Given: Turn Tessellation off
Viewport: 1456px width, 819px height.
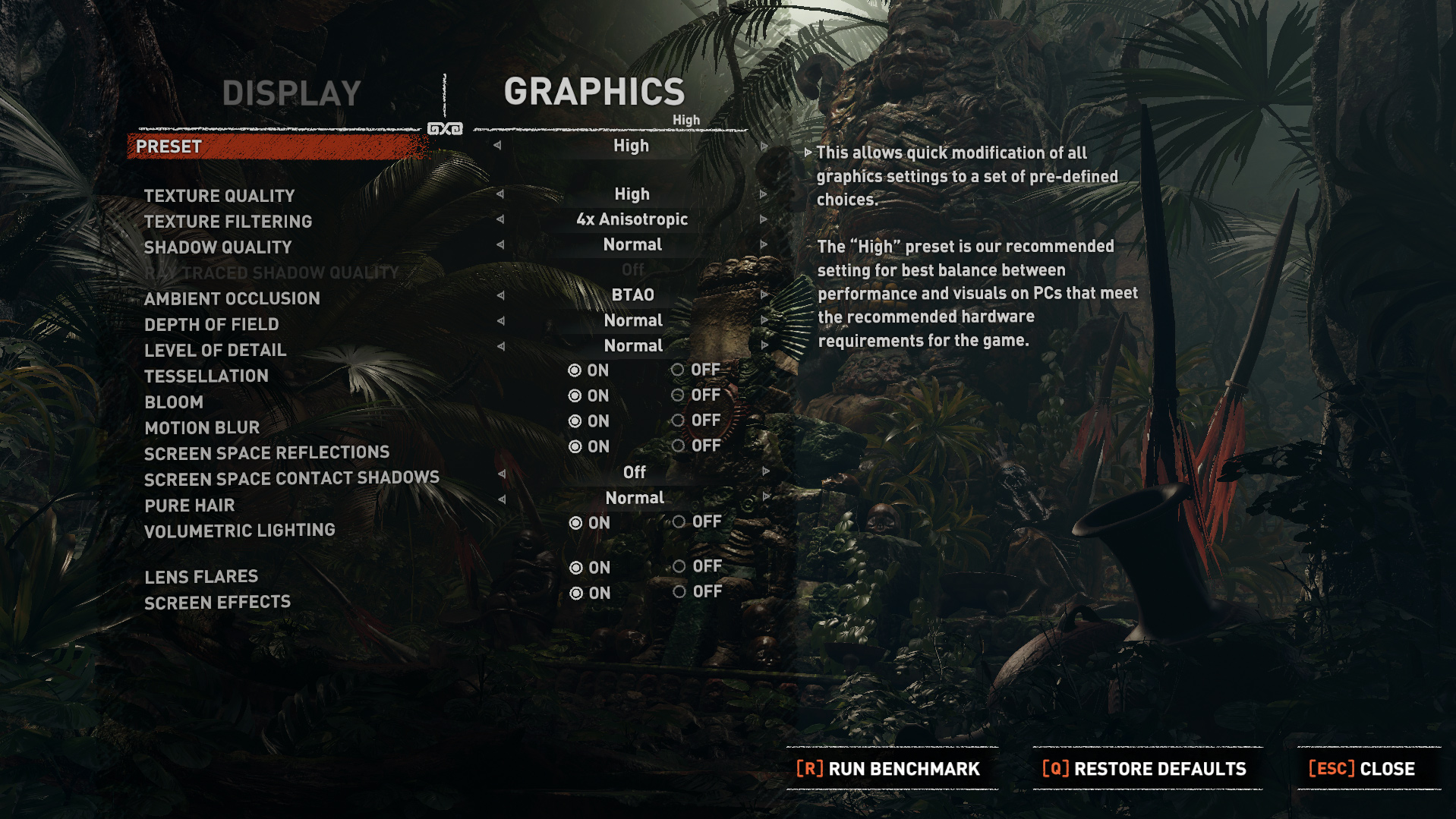Looking at the screenshot, I should [x=678, y=370].
